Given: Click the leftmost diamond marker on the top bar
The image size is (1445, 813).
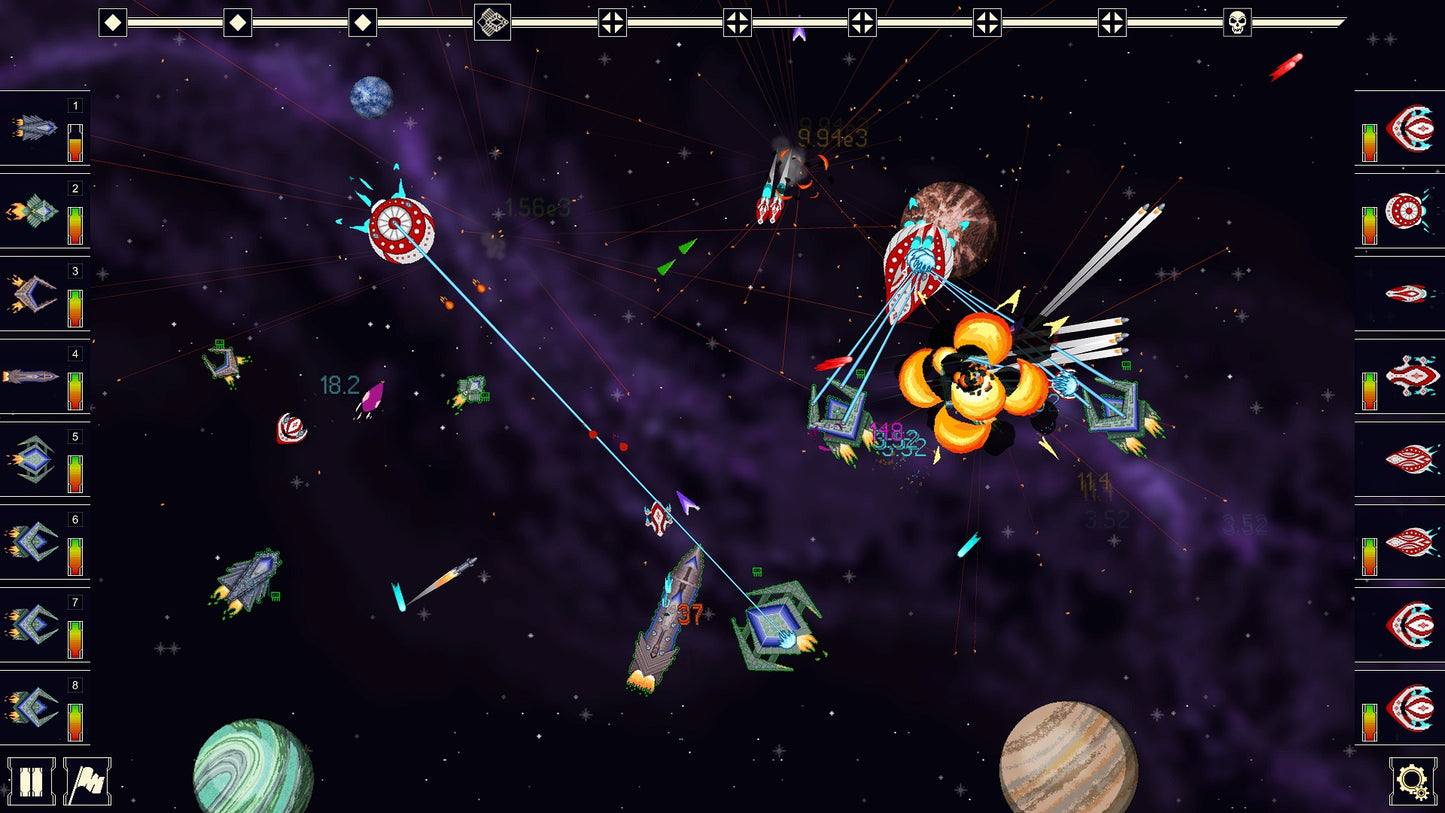Looking at the screenshot, I should point(110,20).
